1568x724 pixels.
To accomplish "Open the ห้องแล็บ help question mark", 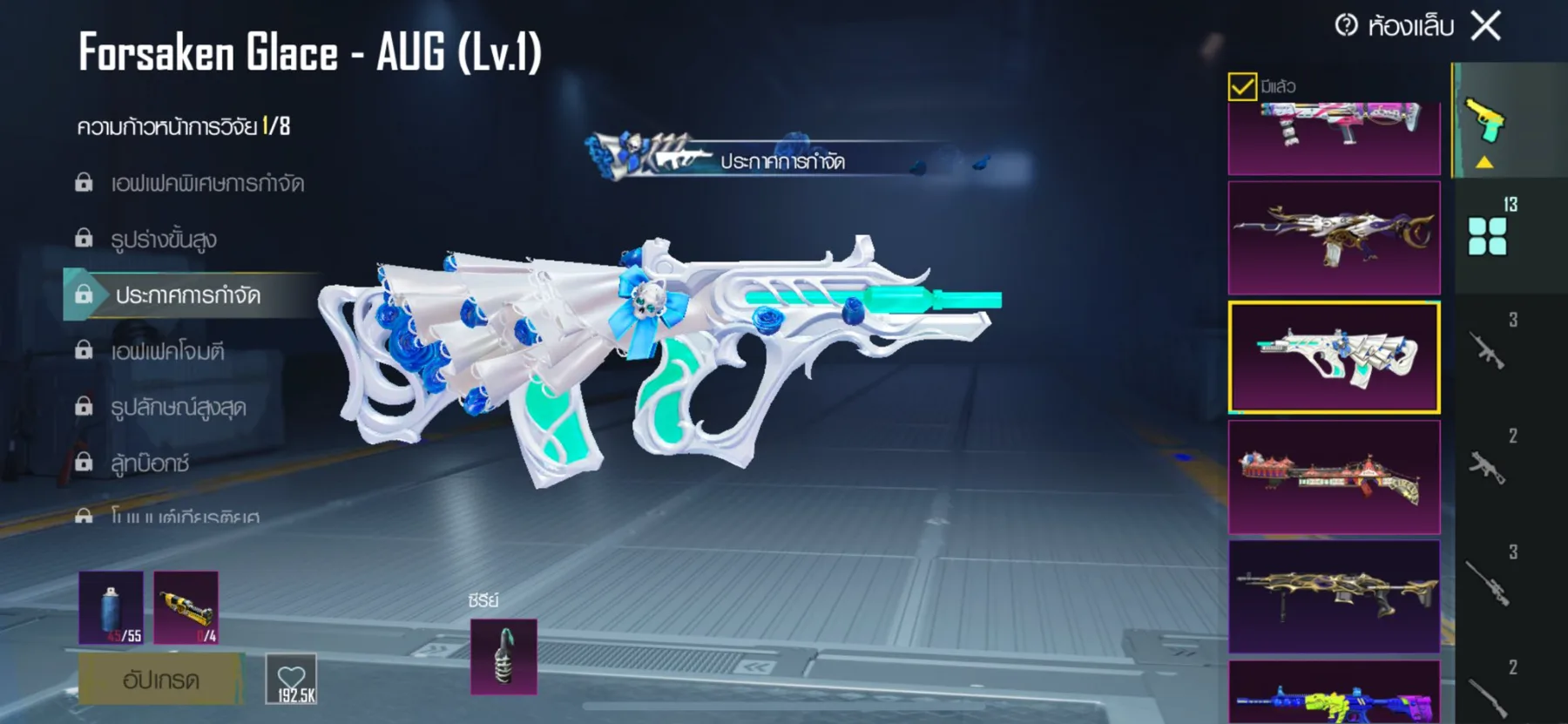I will [1346, 25].
